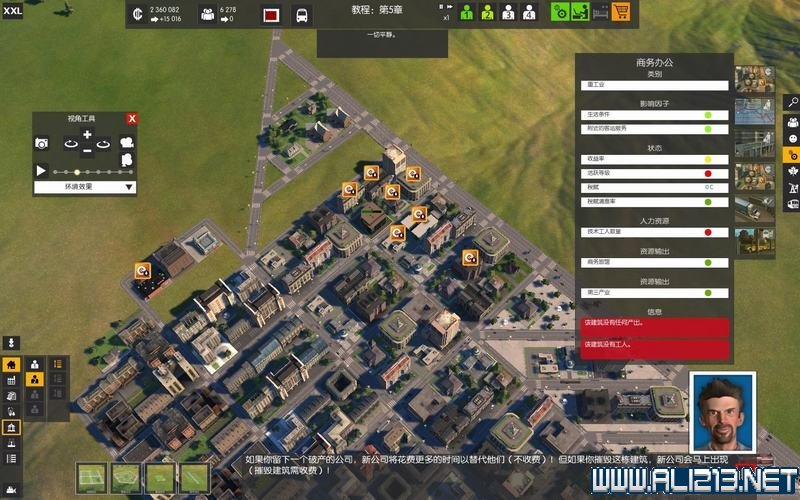Select the housing build category icon
The image size is (800, 500).
click(x=12, y=365)
